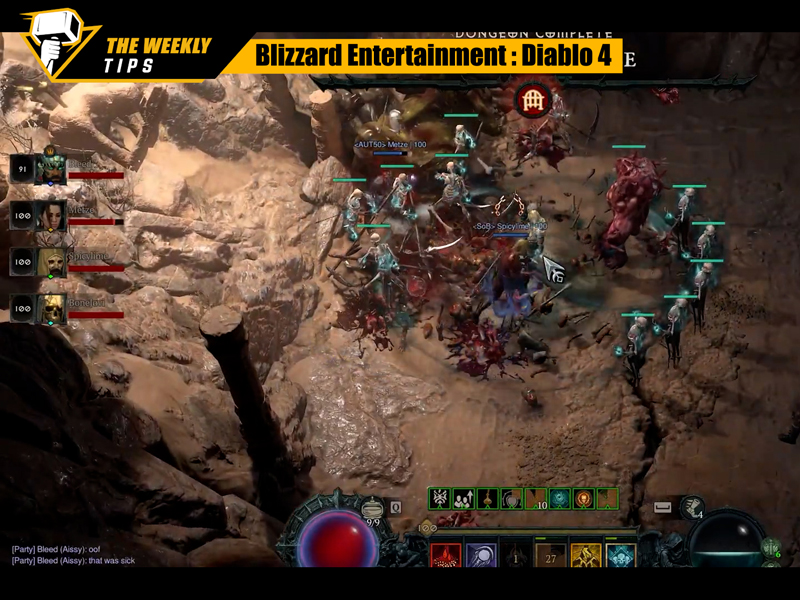Use the healing potion
Screen dimensions: 800x600
(x=374, y=509)
